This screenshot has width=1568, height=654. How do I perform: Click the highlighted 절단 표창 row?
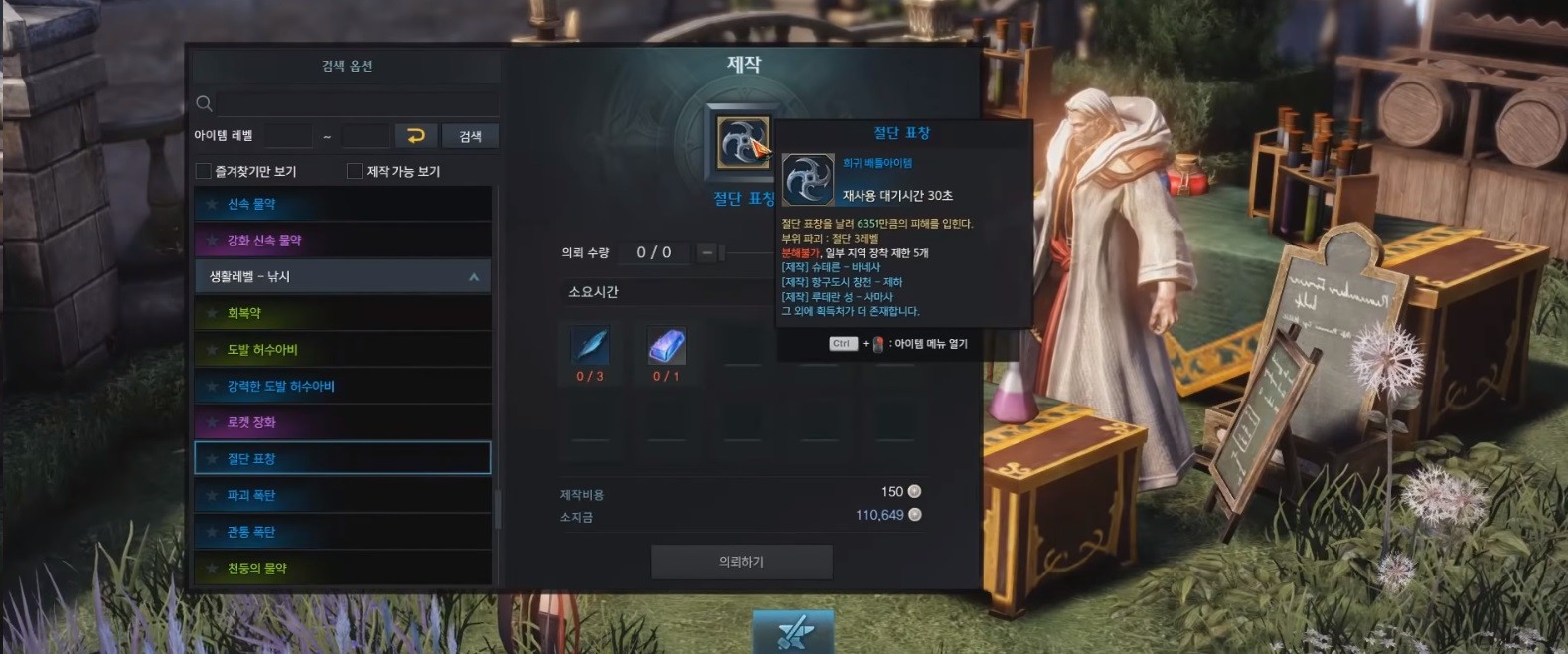[343, 458]
